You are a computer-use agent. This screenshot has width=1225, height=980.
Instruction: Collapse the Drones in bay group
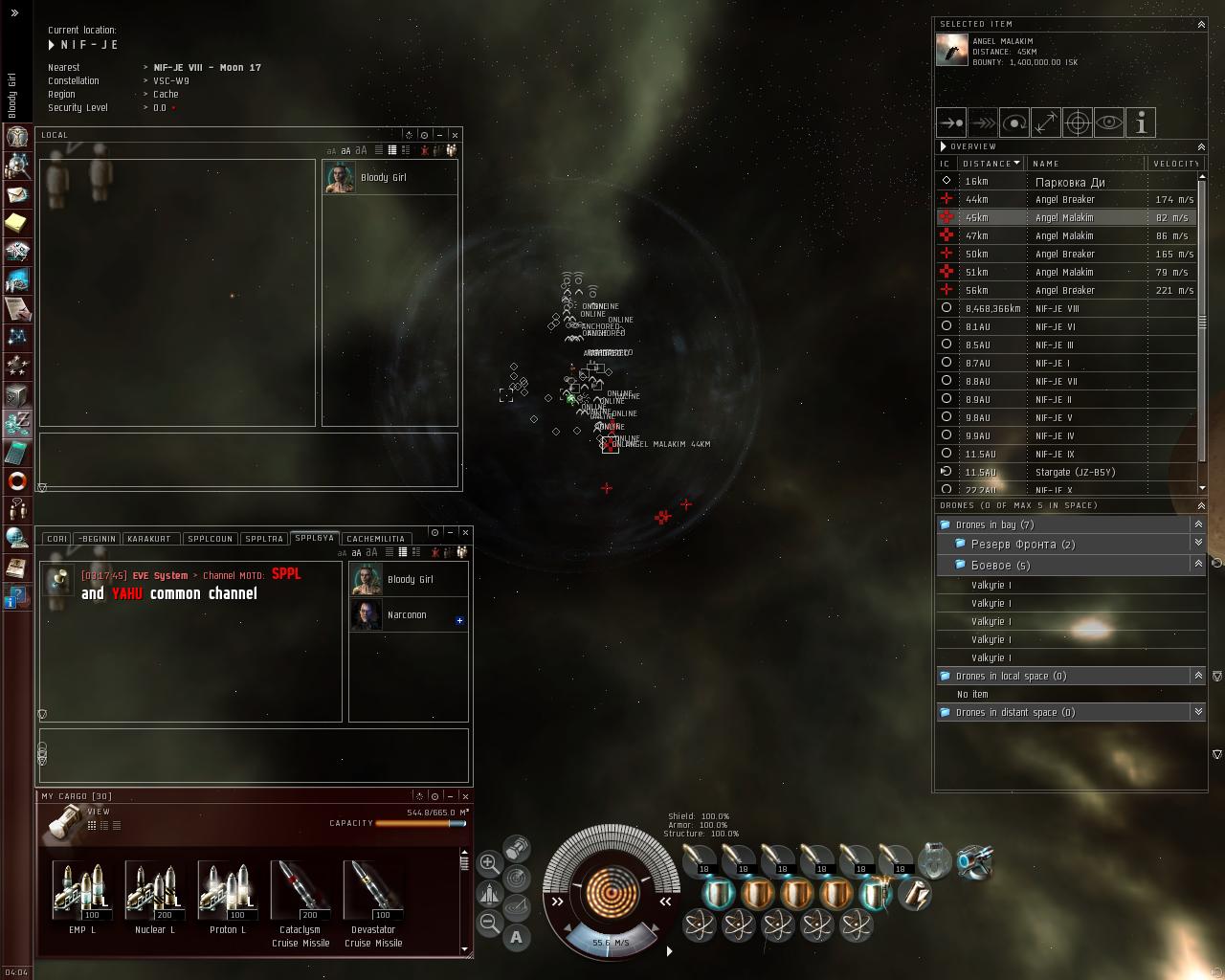[x=1197, y=524]
